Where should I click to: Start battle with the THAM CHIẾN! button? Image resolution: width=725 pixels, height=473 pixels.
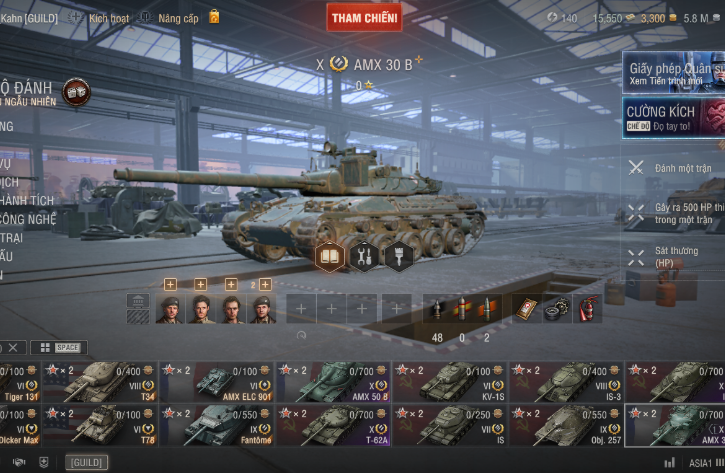point(364,17)
